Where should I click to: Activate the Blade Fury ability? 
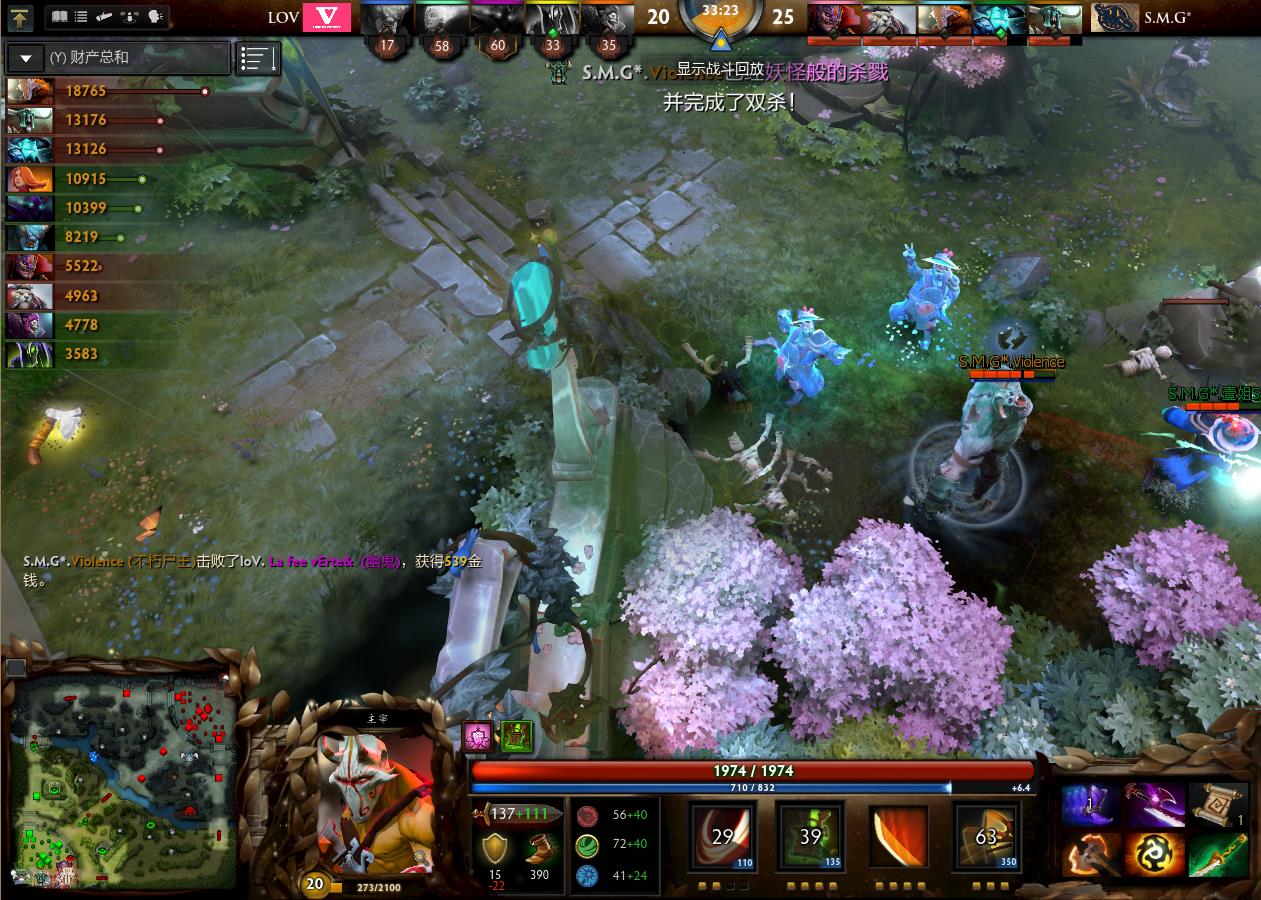(x=722, y=836)
